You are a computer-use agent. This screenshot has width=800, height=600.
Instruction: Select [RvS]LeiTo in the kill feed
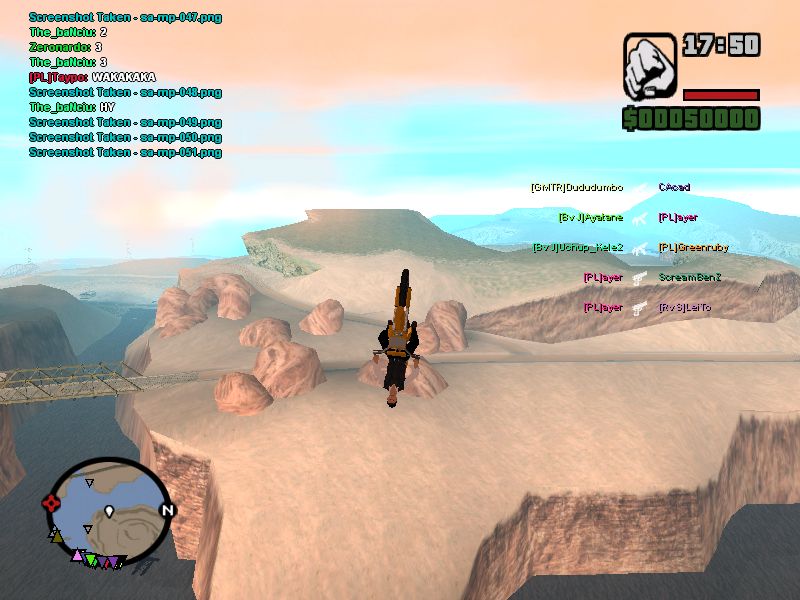(x=685, y=308)
